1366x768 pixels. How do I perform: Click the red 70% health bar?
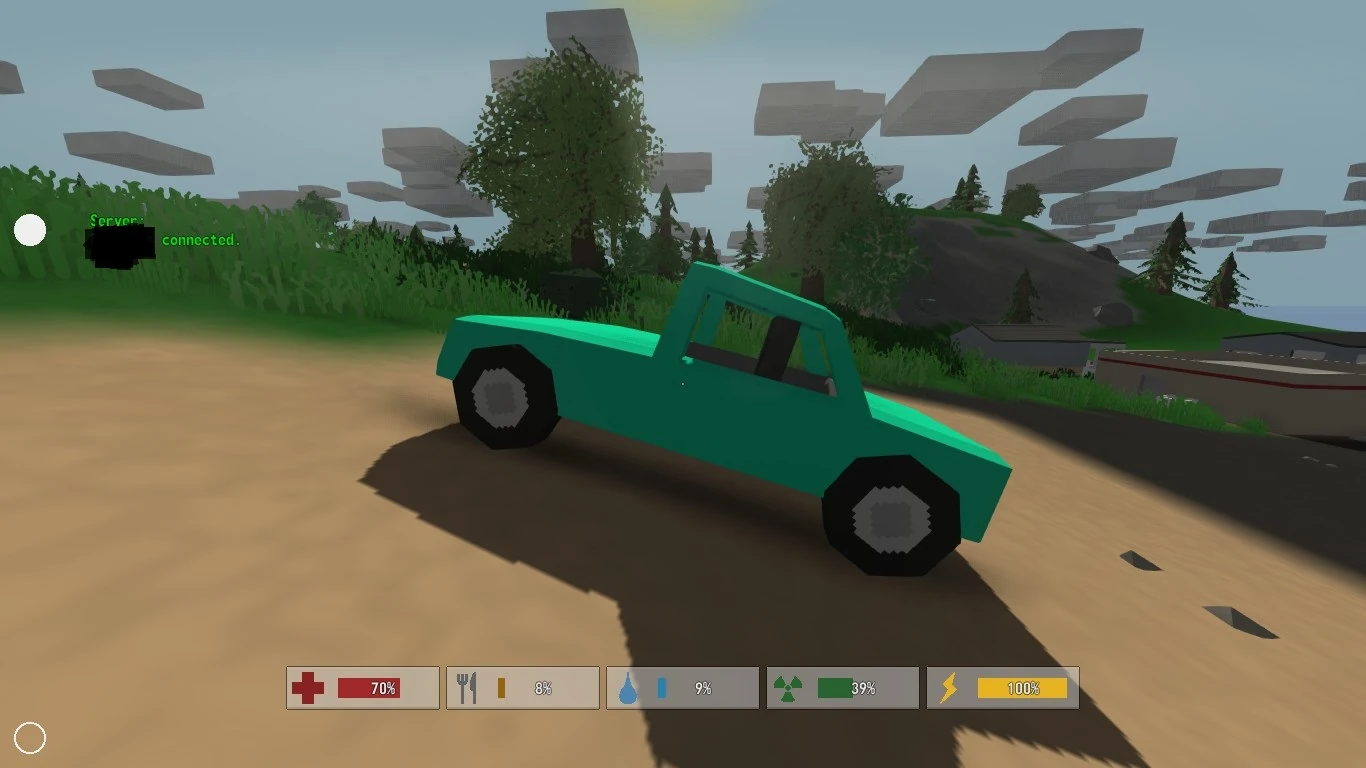(x=370, y=688)
